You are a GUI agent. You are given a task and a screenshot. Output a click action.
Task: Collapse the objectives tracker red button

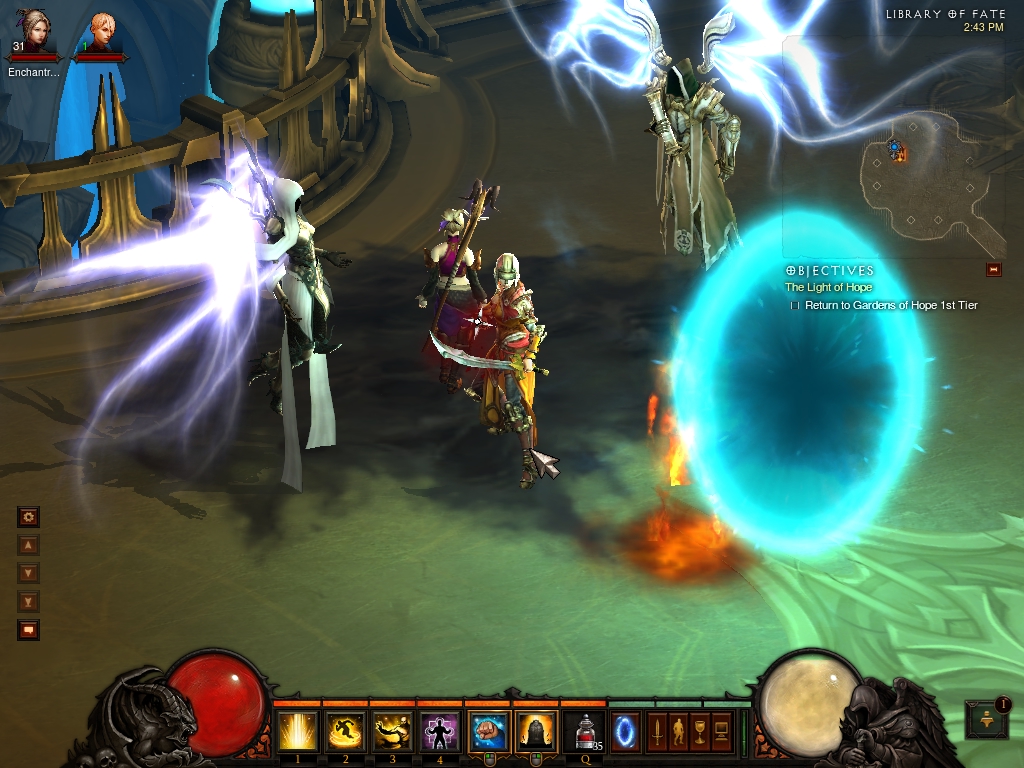[993, 269]
